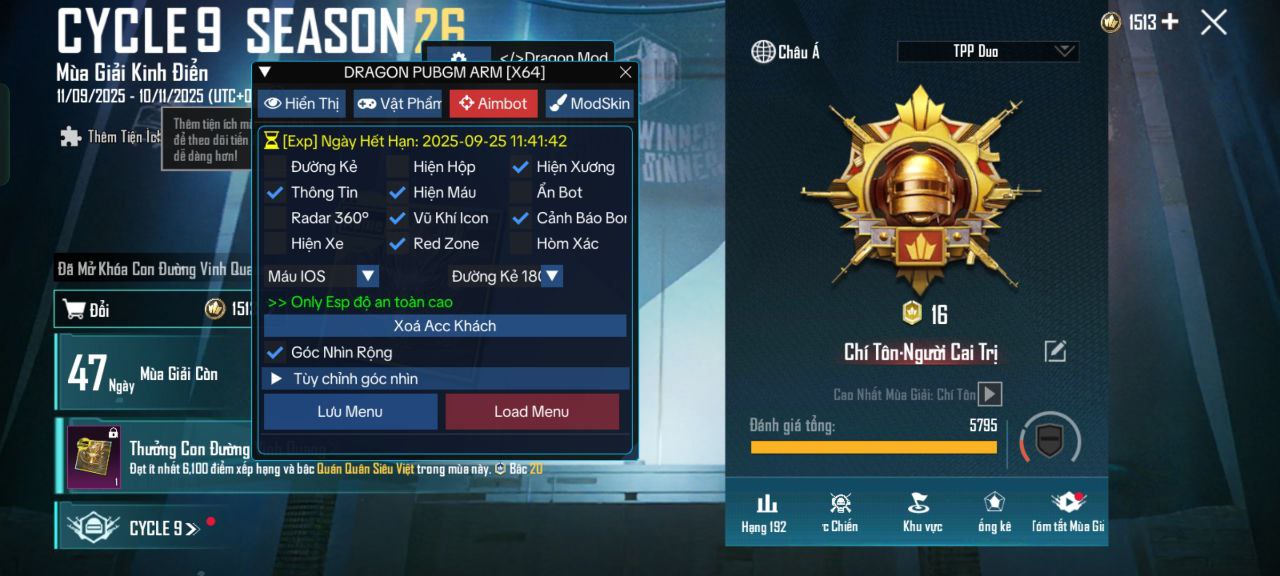Open the Hạng 192 ranking tab
Image resolution: width=1280 pixels, height=576 pixels.
pyautogui.click(x=766, y=512)
